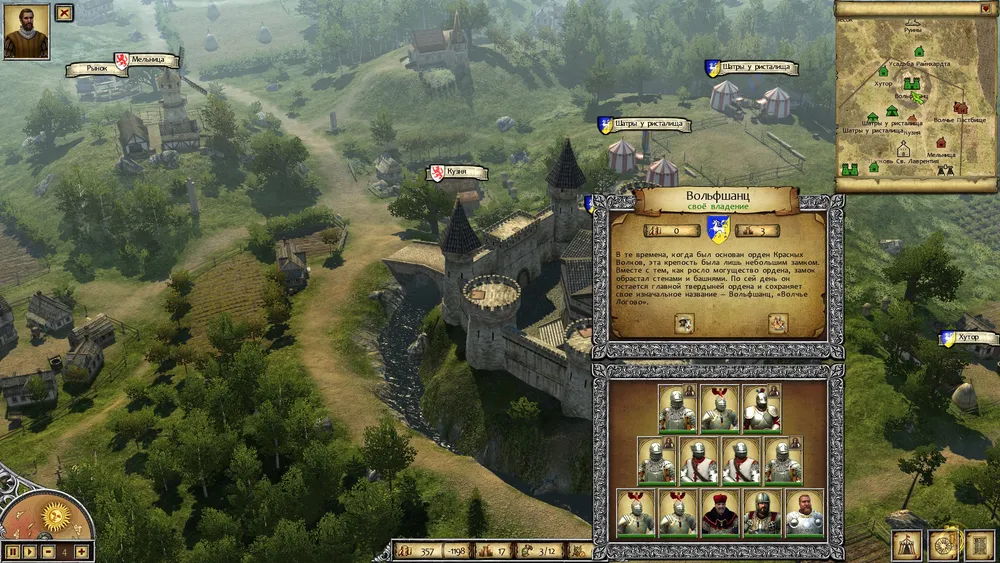Increase game speed with the plus button
The image size is (1000, 563).
81,551
